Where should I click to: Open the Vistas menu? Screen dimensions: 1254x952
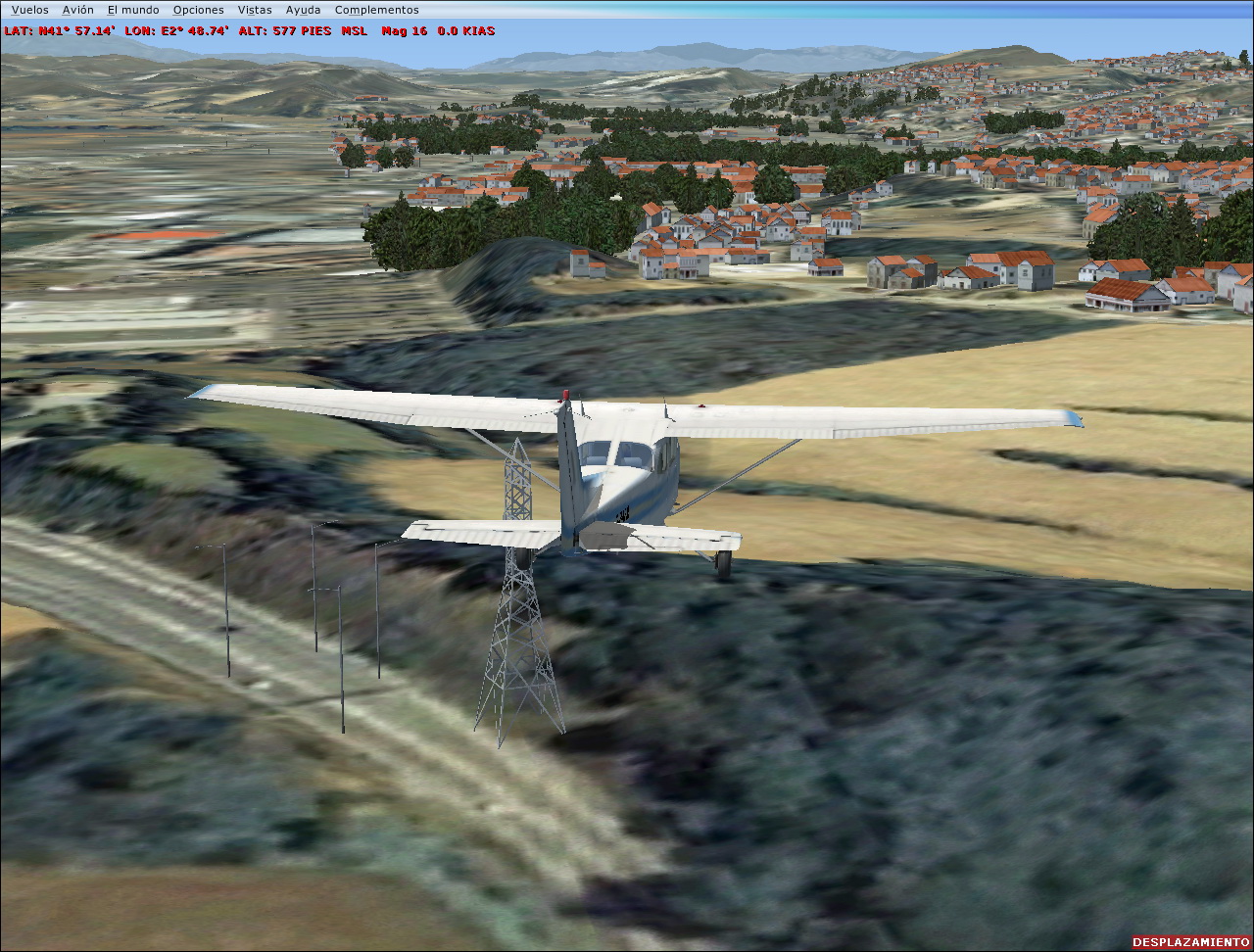pyautogui.click(x=255, y=10)
